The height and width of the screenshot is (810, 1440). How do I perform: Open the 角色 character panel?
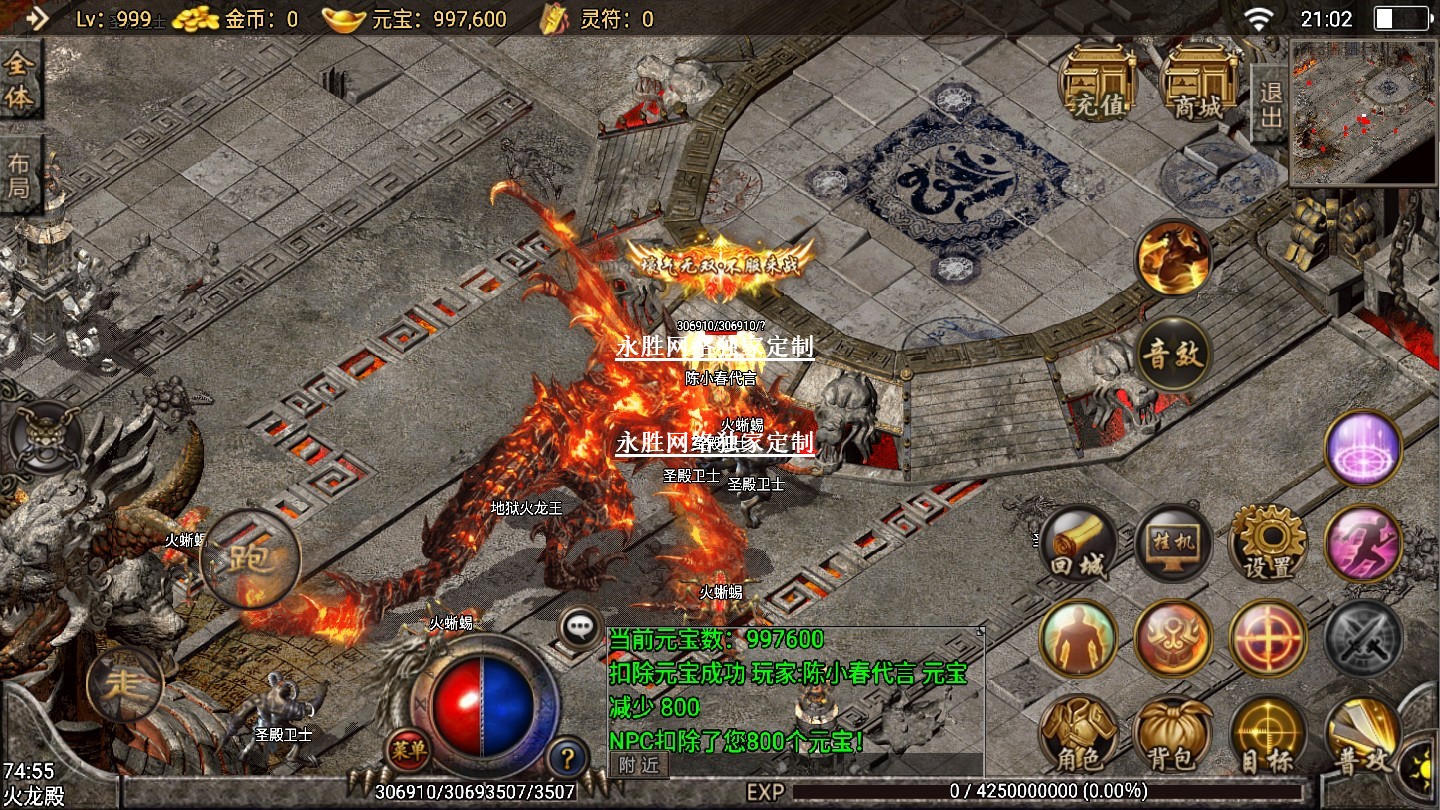(x=1078, y=735)
